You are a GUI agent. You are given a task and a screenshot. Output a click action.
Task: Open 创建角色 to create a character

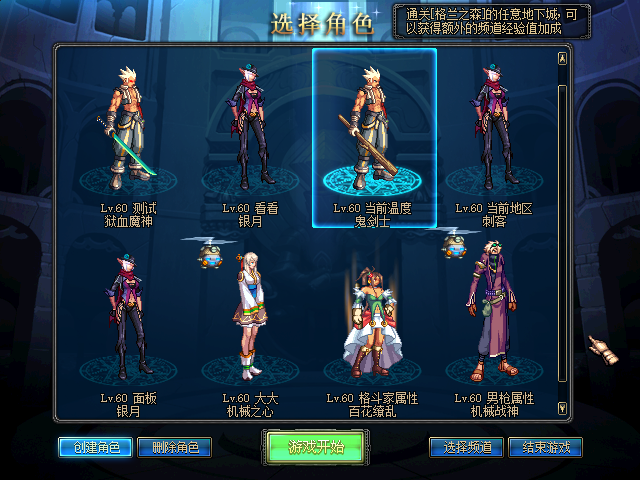[94, 447]
